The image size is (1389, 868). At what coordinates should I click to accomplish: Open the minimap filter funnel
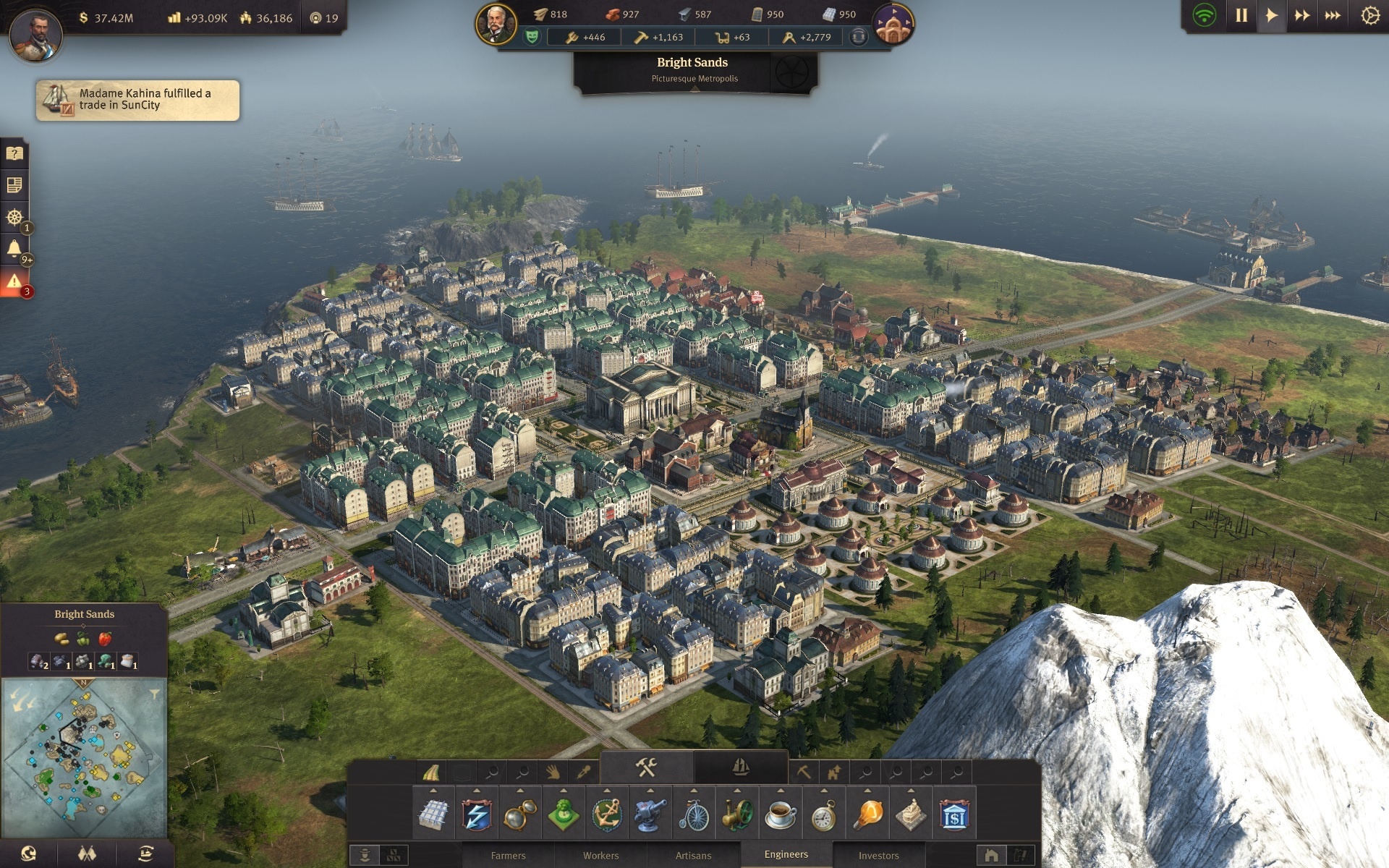[x=154, y=694]
